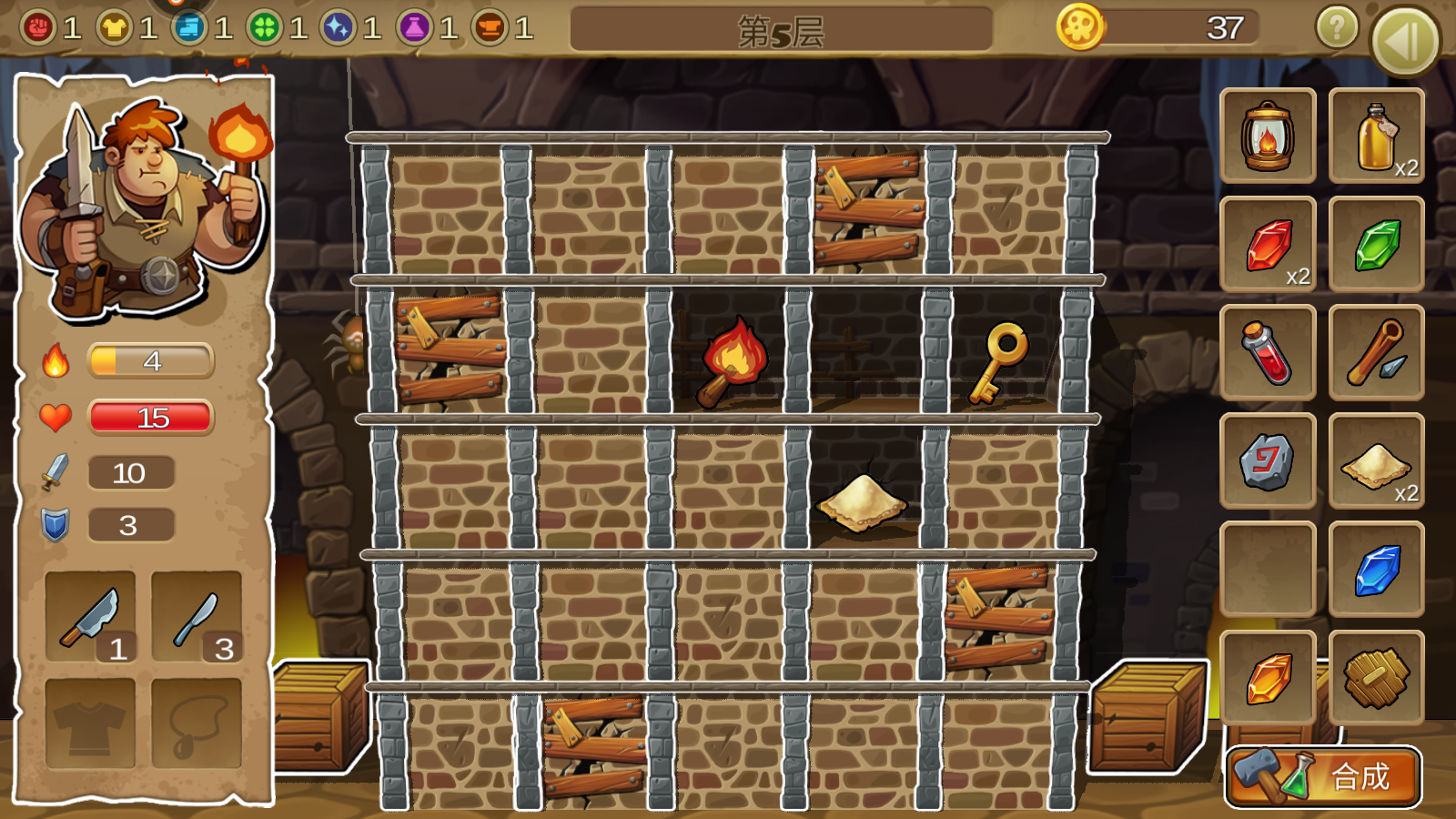Tap the question mark help button
Image resolution: width=1456 pixels, height=819 pixels.
click(x=1337, y=28)
